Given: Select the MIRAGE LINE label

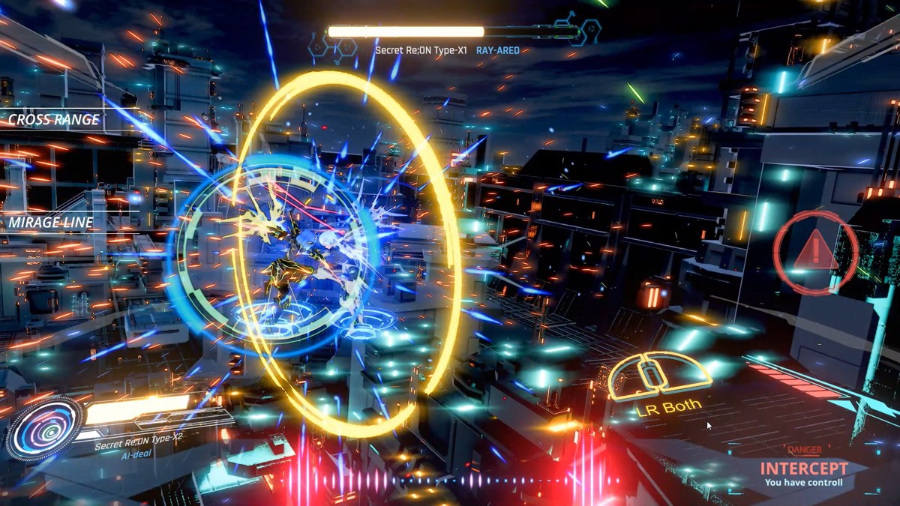Looking at the screenshot, I should coord(51,222).
